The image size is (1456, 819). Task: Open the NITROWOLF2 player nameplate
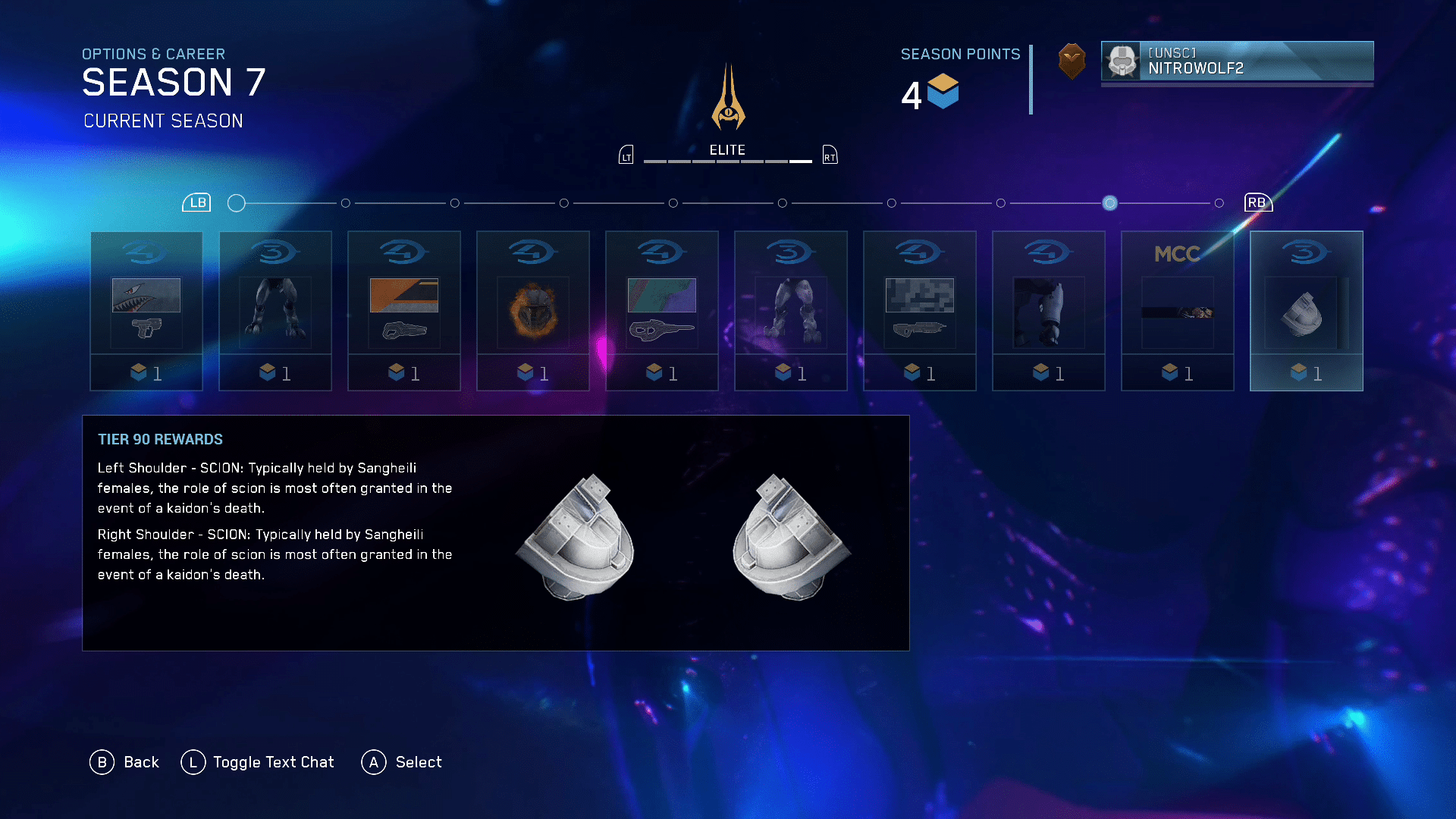coord(1237,61)
